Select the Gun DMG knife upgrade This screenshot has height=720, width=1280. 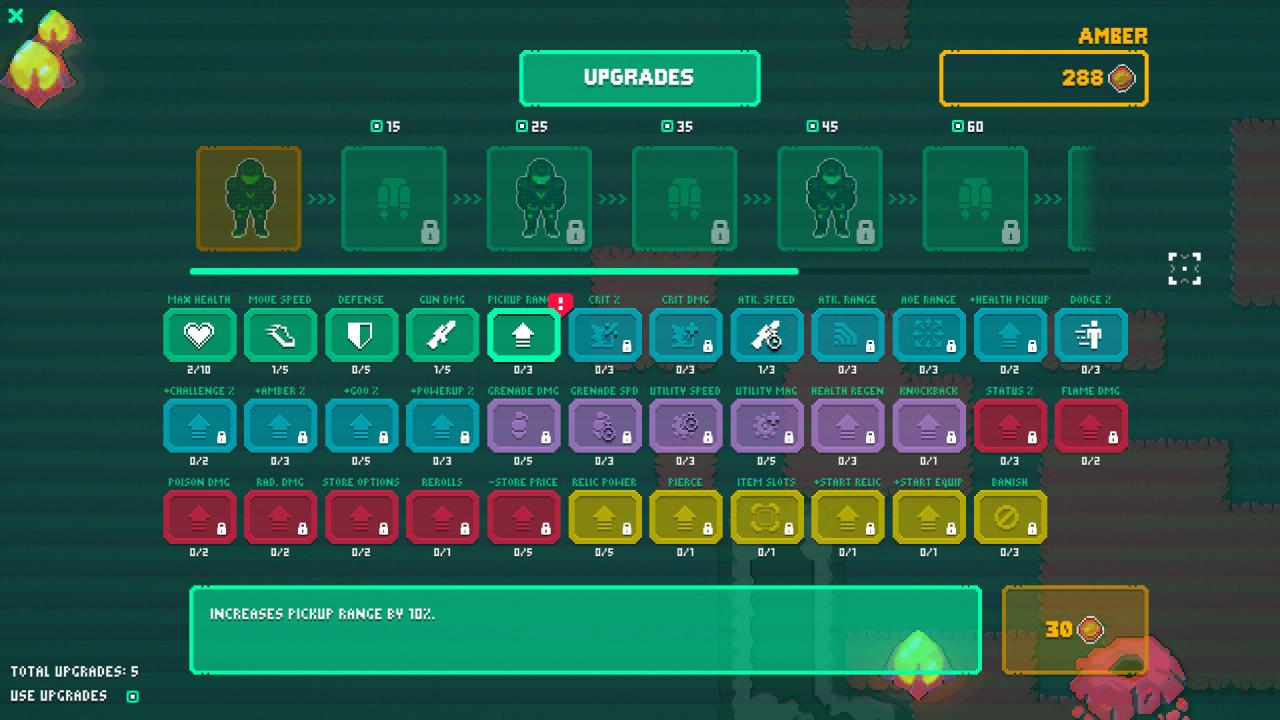point(442,335)
